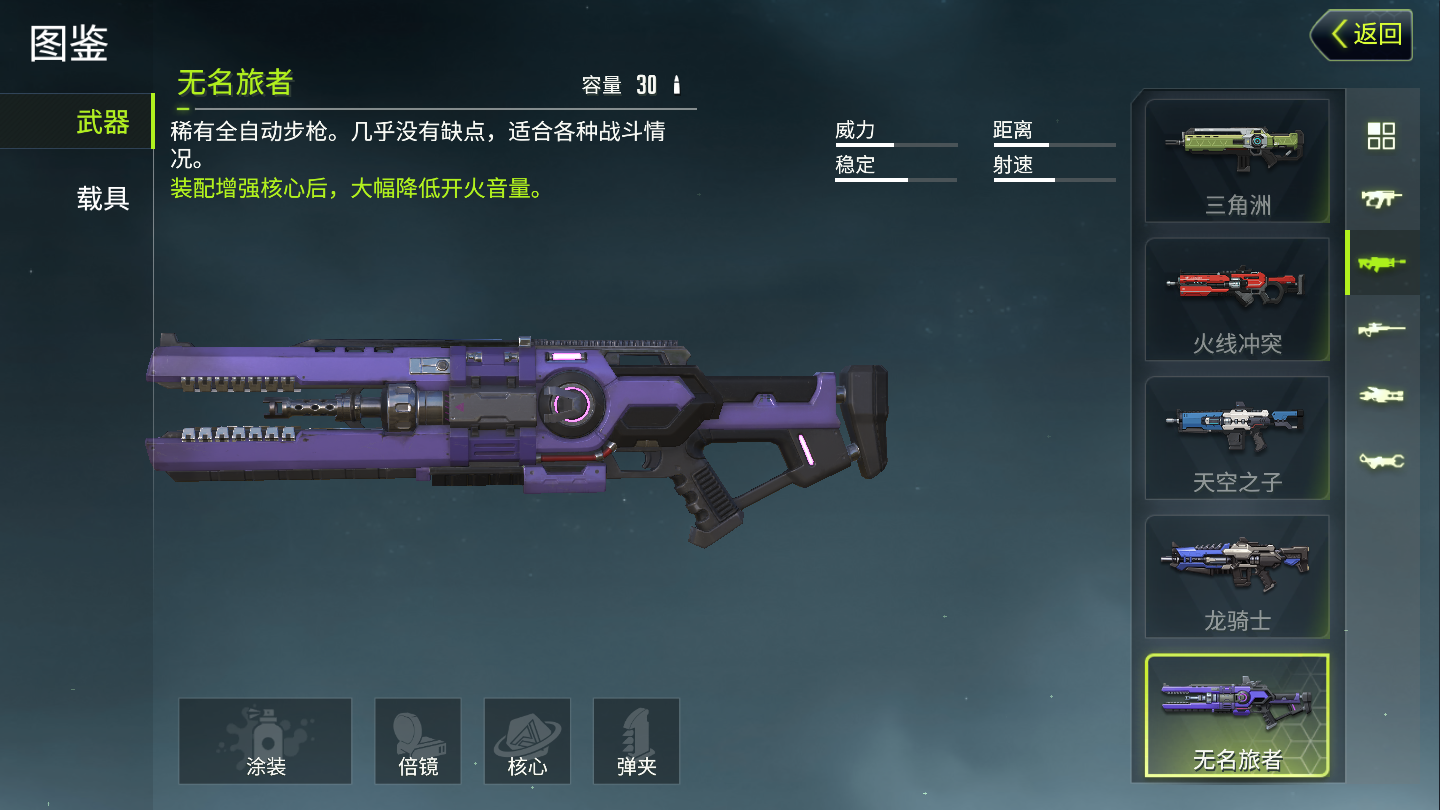The image size is (1440, 810).
Task: Choose the claw-tipped weapon category icon
Action: tap(1381, 460)
